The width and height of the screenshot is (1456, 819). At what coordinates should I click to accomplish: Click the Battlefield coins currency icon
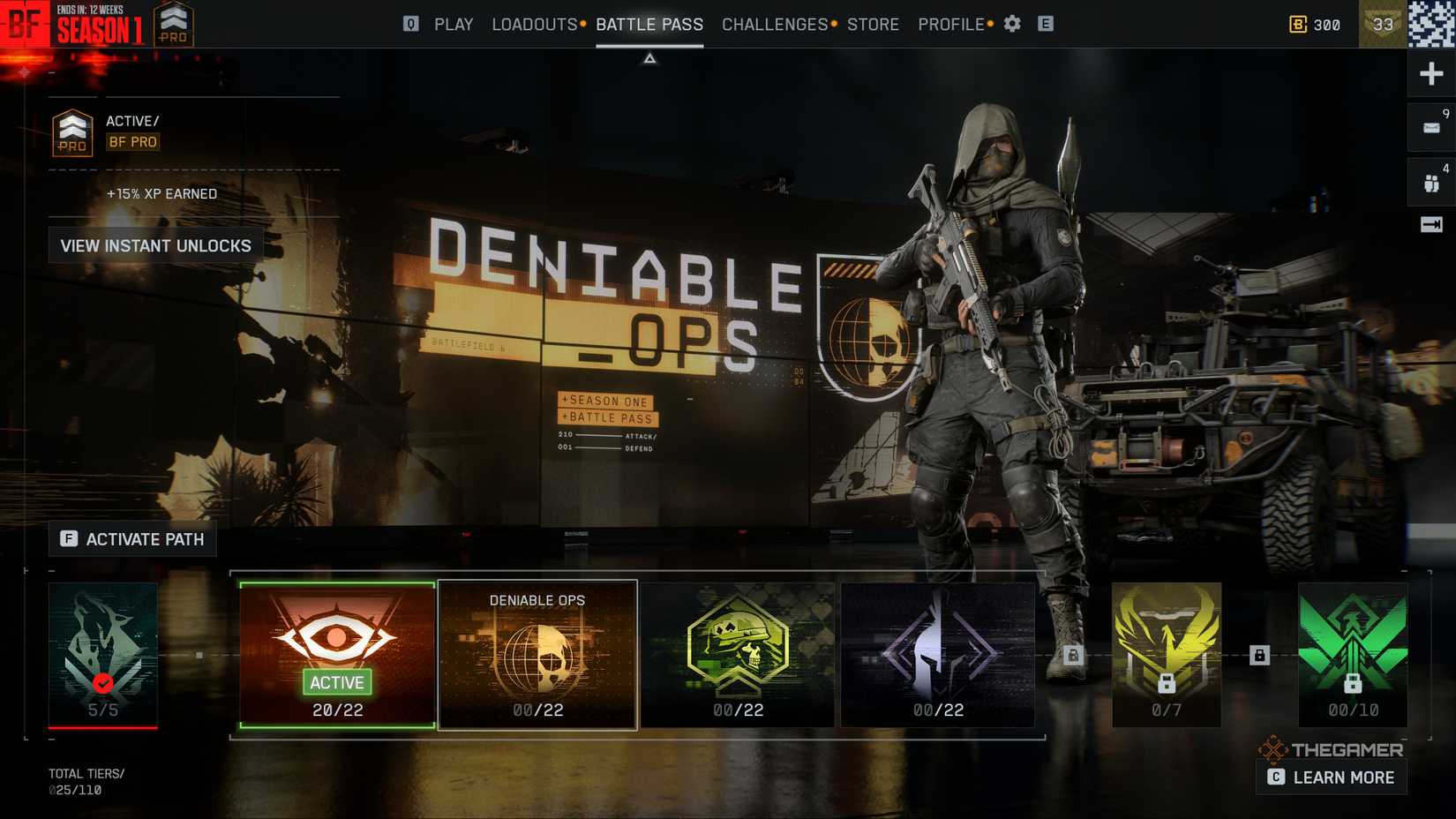click(1297, 25)
